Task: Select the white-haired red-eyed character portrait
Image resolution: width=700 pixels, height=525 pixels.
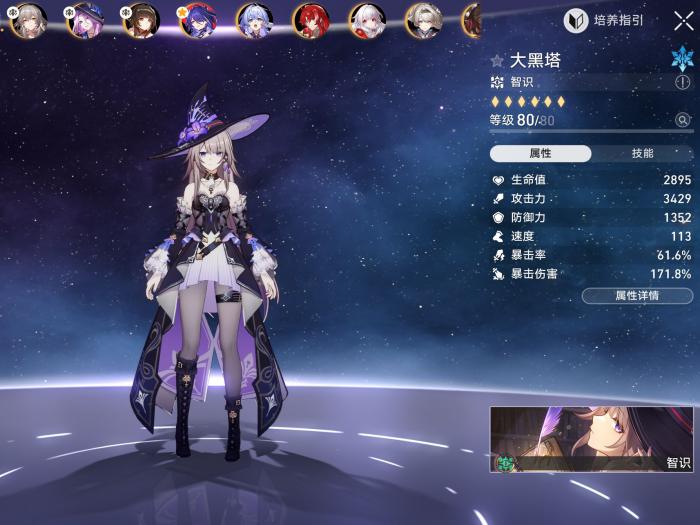Action: click(x=367, y=20)
